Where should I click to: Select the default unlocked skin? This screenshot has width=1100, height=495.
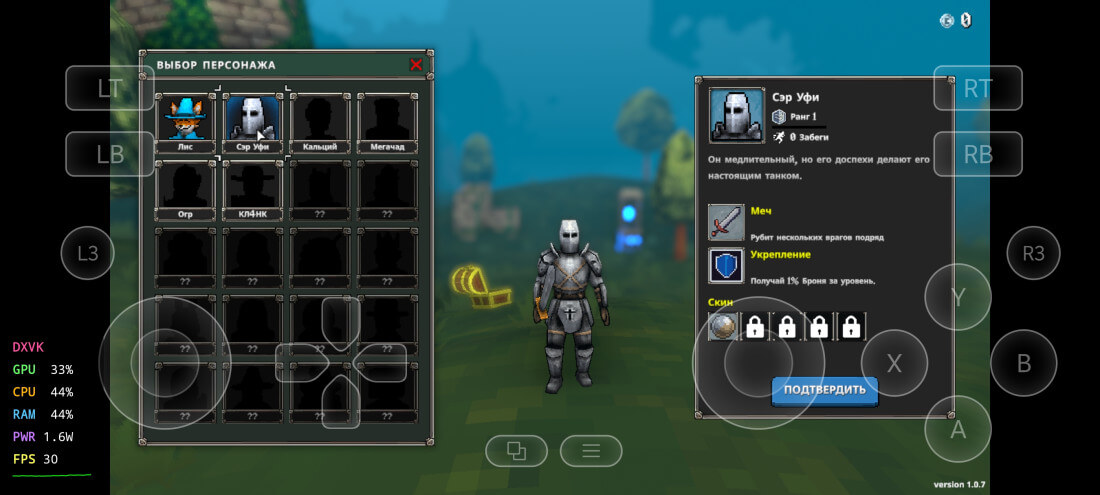(723, 327)
